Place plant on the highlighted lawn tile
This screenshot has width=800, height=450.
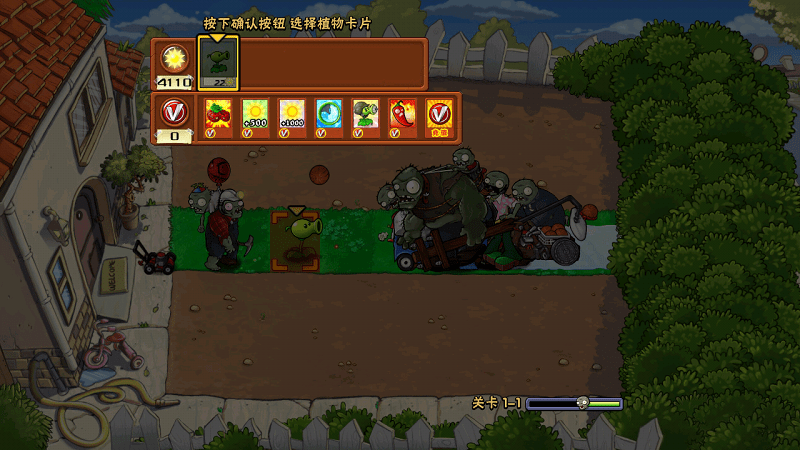[x=296, y=240]
